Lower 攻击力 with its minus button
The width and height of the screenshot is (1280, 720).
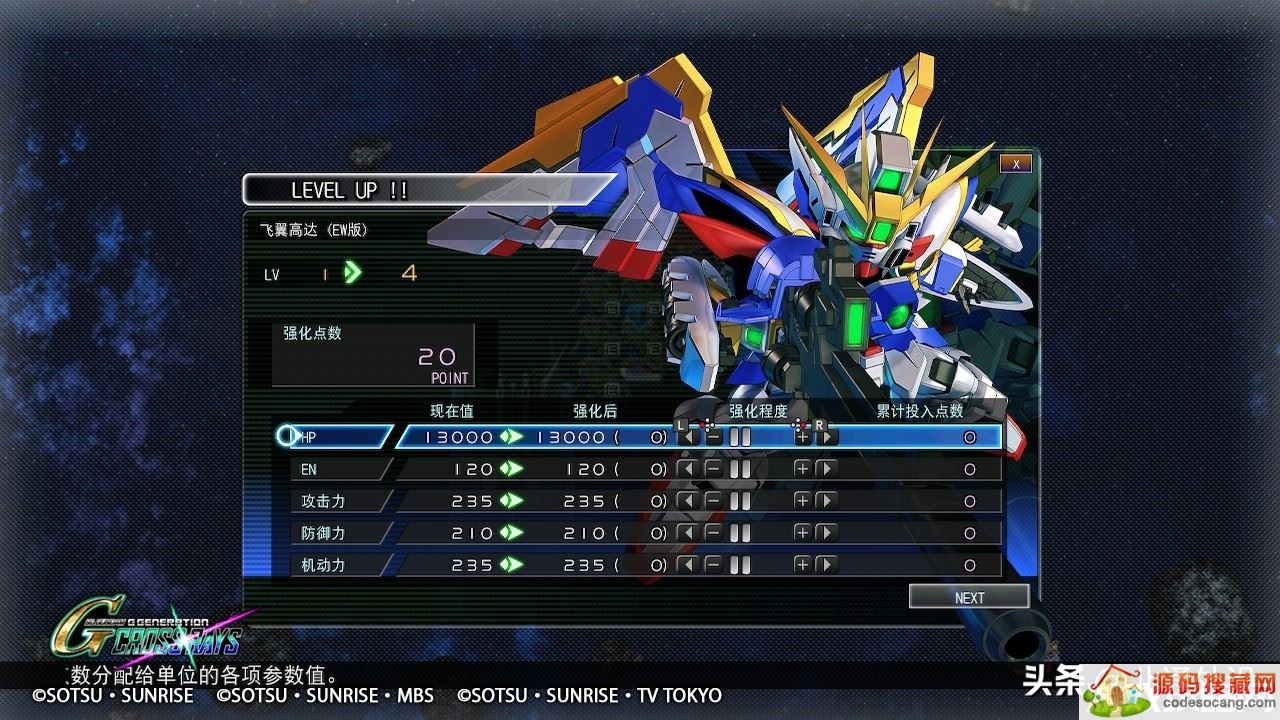coord(713,501)
